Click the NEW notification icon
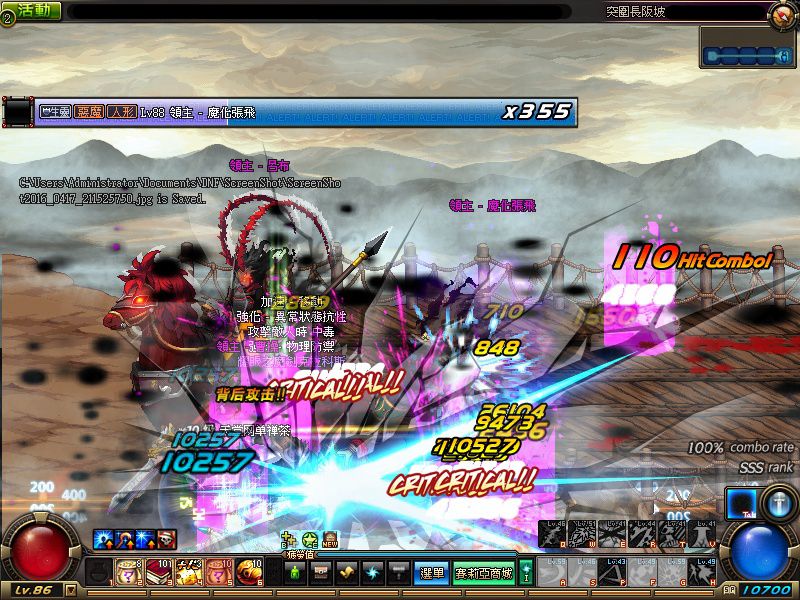The image size is (800, 600). pyautogui.click(x=330, y=539)
